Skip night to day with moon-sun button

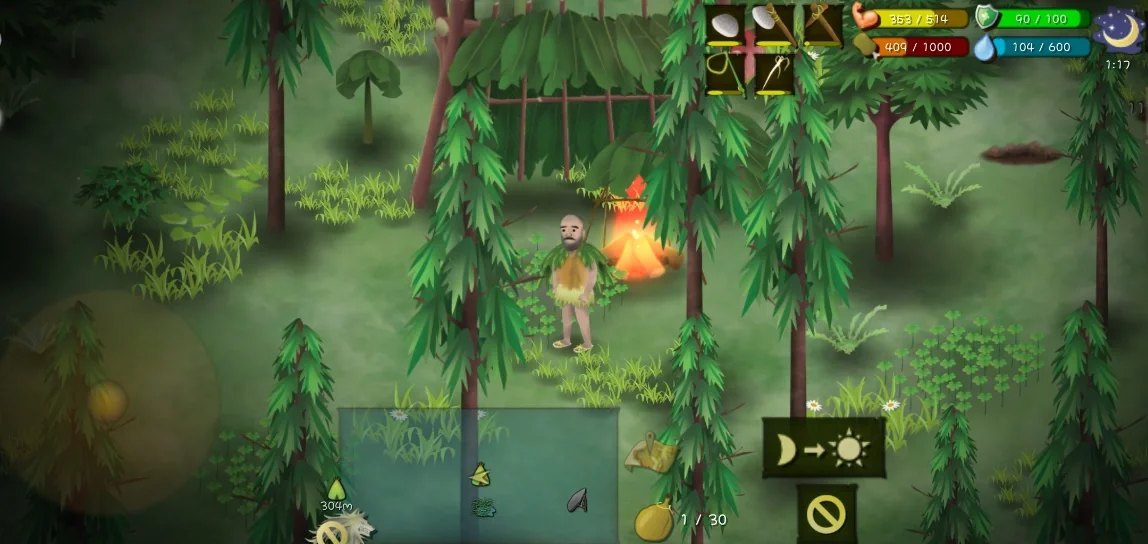coord(824,448)
